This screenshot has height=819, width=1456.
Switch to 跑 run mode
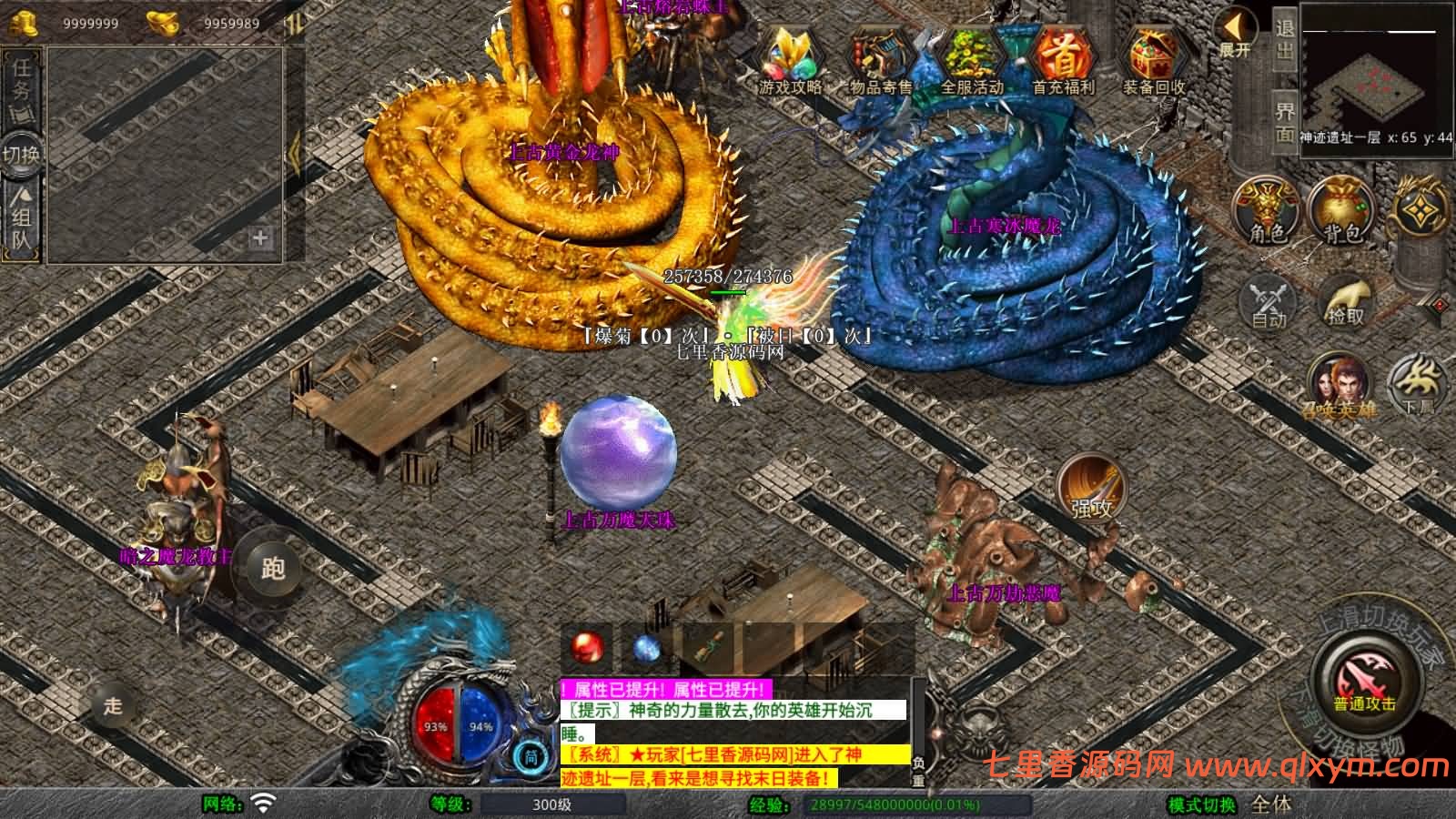coord(272,568)
